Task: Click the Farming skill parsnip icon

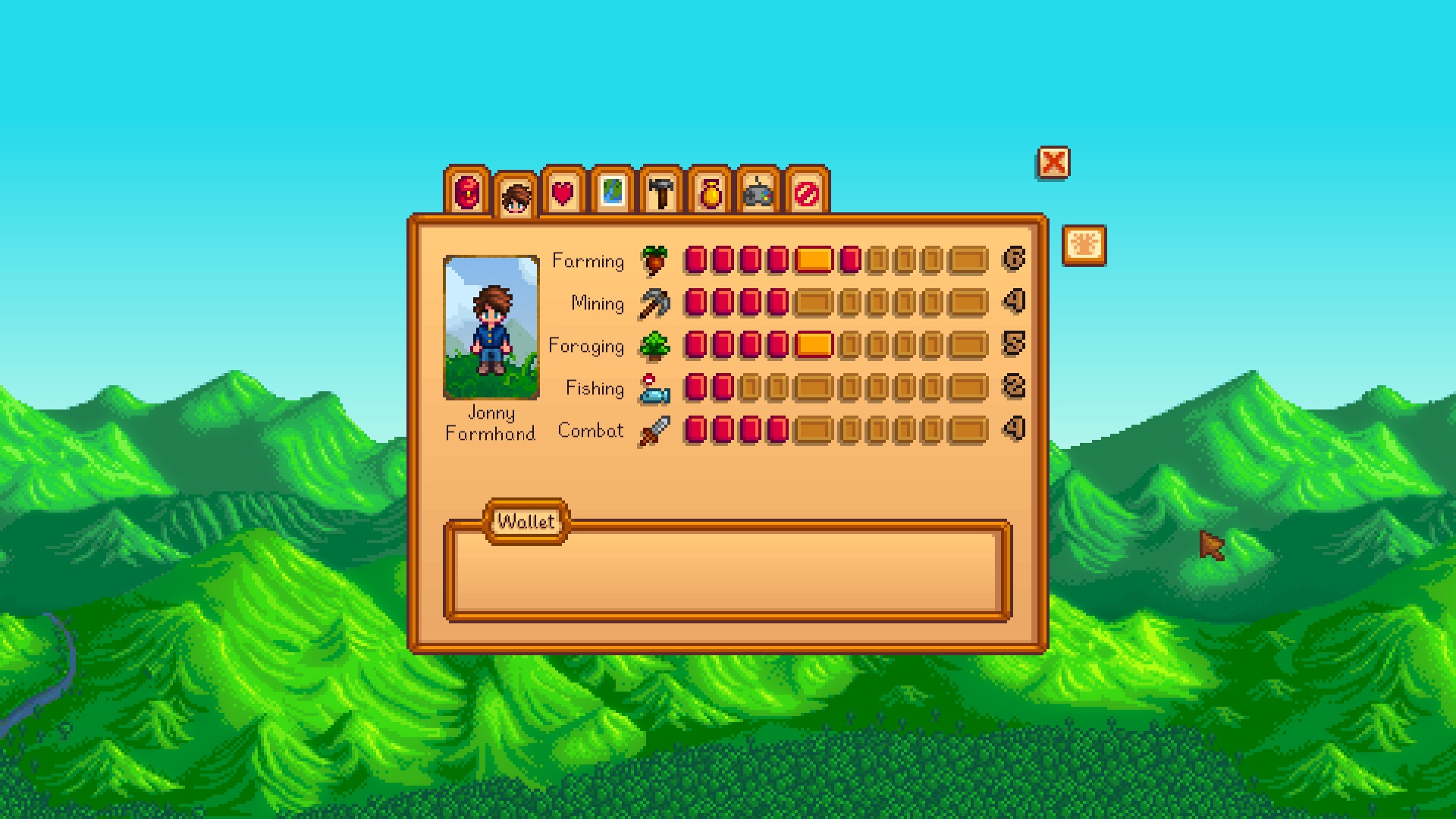Action: [x=654, y=260]
